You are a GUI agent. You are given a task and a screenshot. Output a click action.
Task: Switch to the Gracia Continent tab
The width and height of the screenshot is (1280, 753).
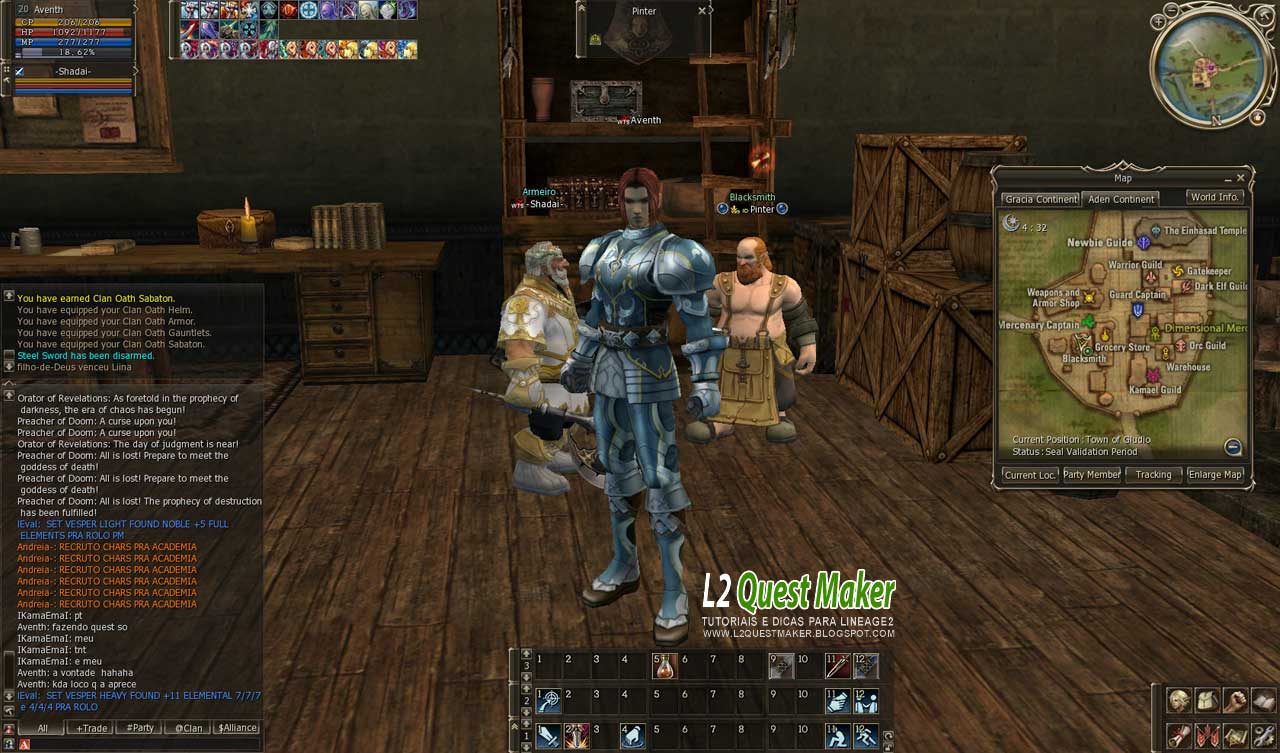[1040, 199]
